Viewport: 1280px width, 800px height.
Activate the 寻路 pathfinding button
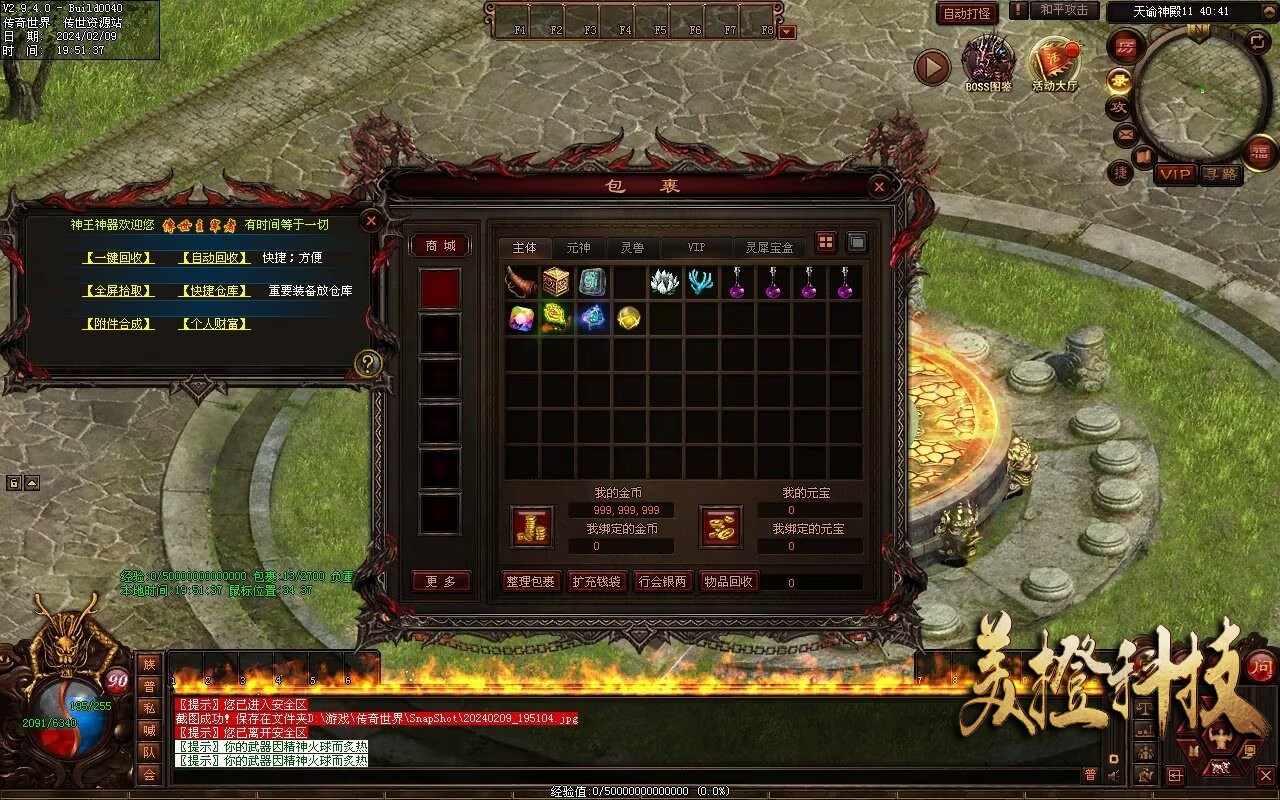pyautogui.click(x=1221, y=174)
